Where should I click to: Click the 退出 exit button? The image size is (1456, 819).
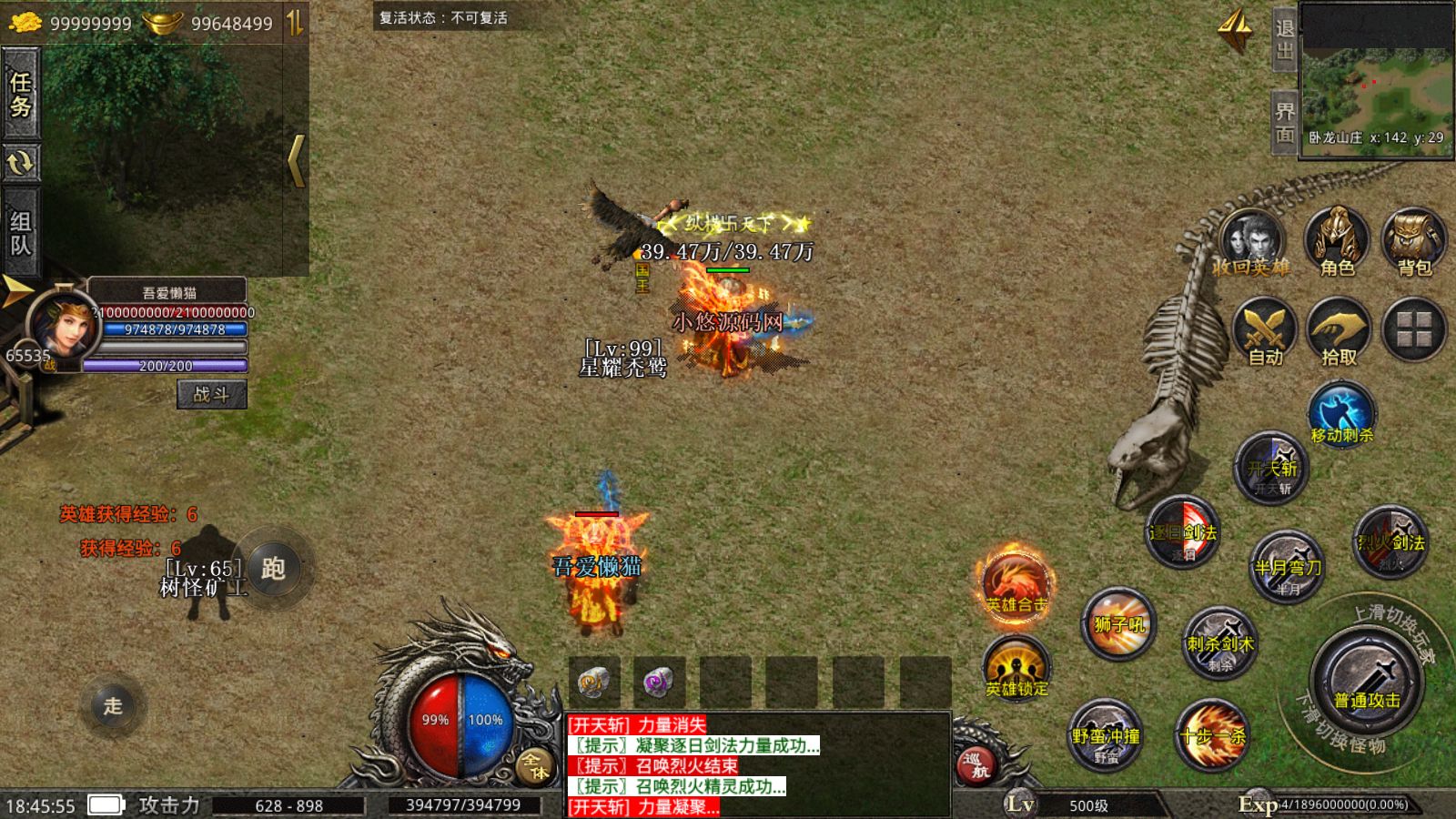click(x=1284, y=40)
